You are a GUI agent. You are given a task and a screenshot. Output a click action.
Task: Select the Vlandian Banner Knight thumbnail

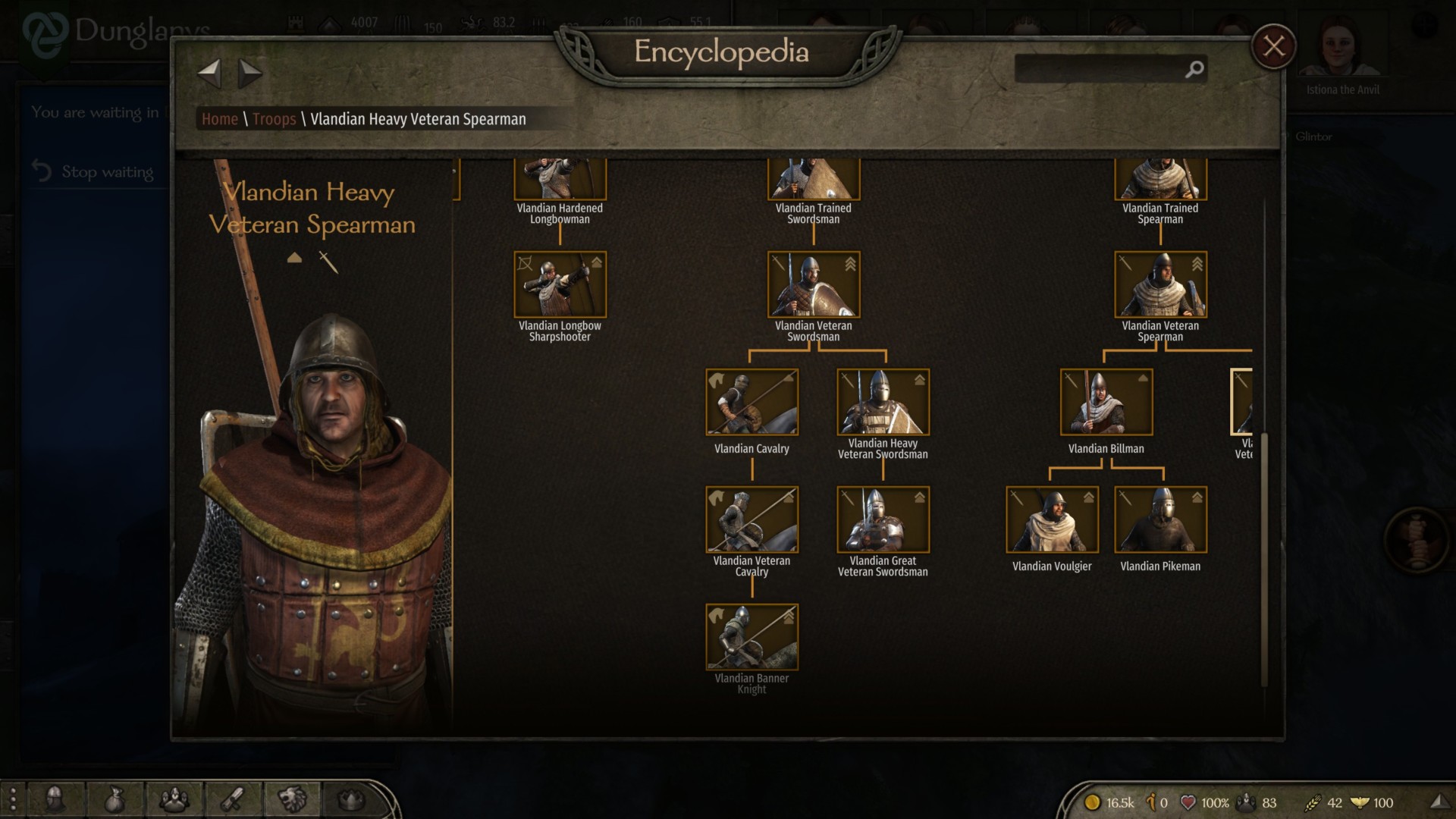point(752,638)
